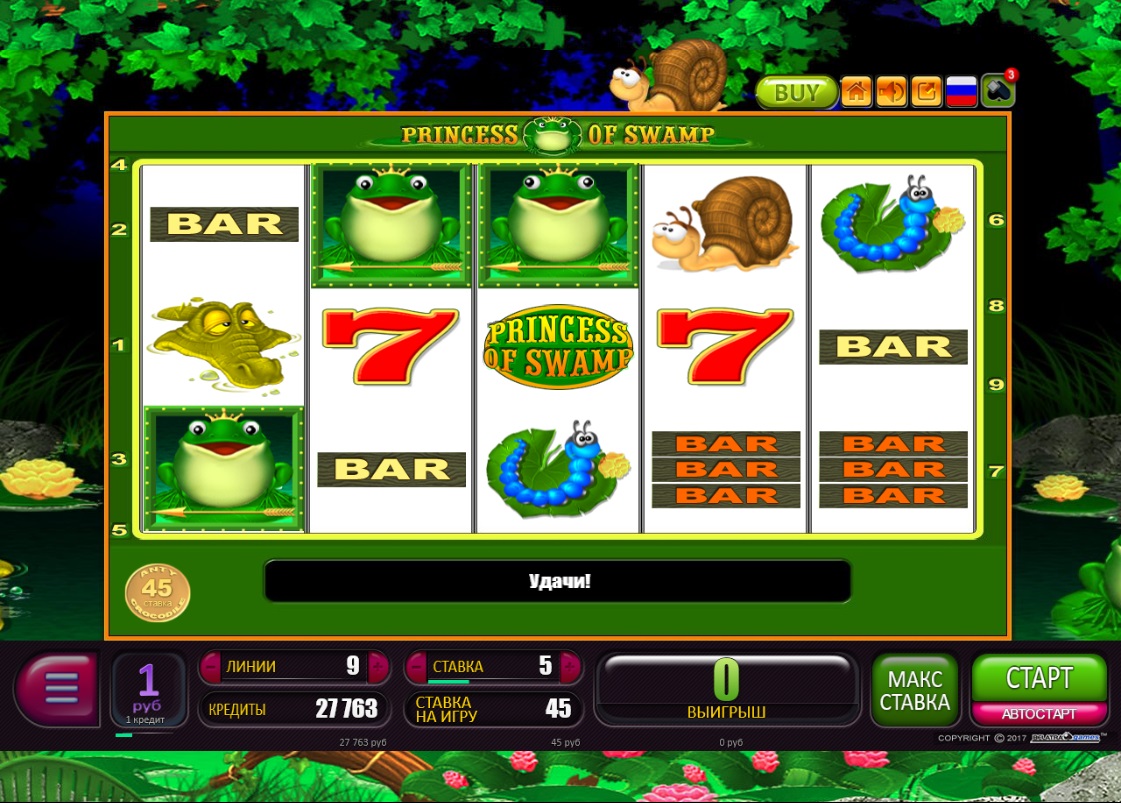The image size is (1121, 803).
Task: Decrease the number of ЛИНИИ
Action: [210, 666]
